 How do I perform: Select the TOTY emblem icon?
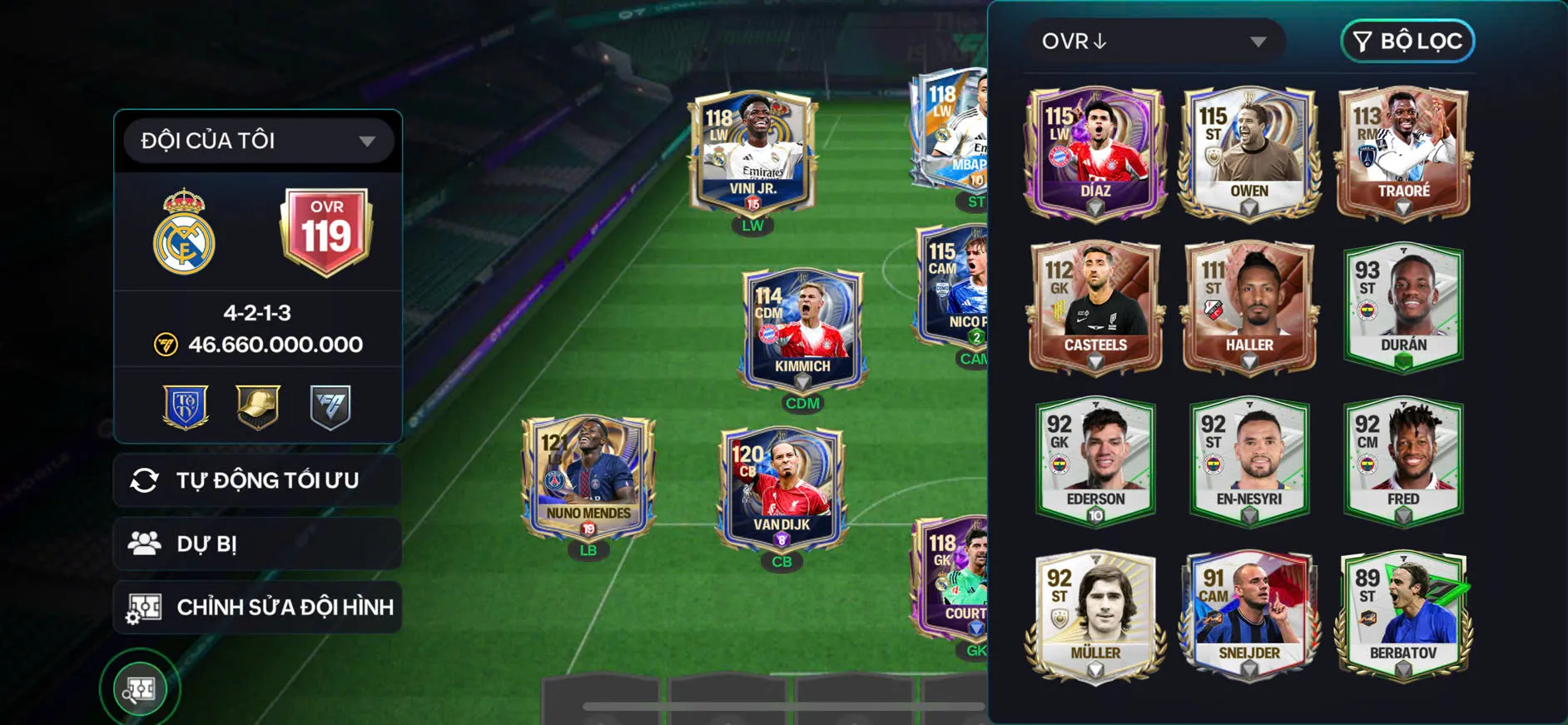click(185, 406)
